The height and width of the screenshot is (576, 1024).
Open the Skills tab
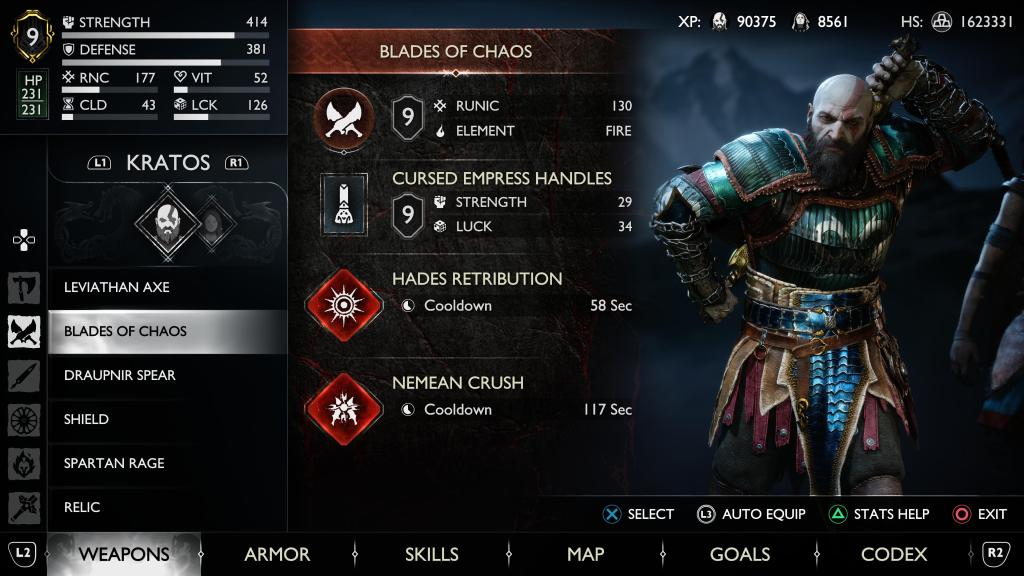click(432, 554)
